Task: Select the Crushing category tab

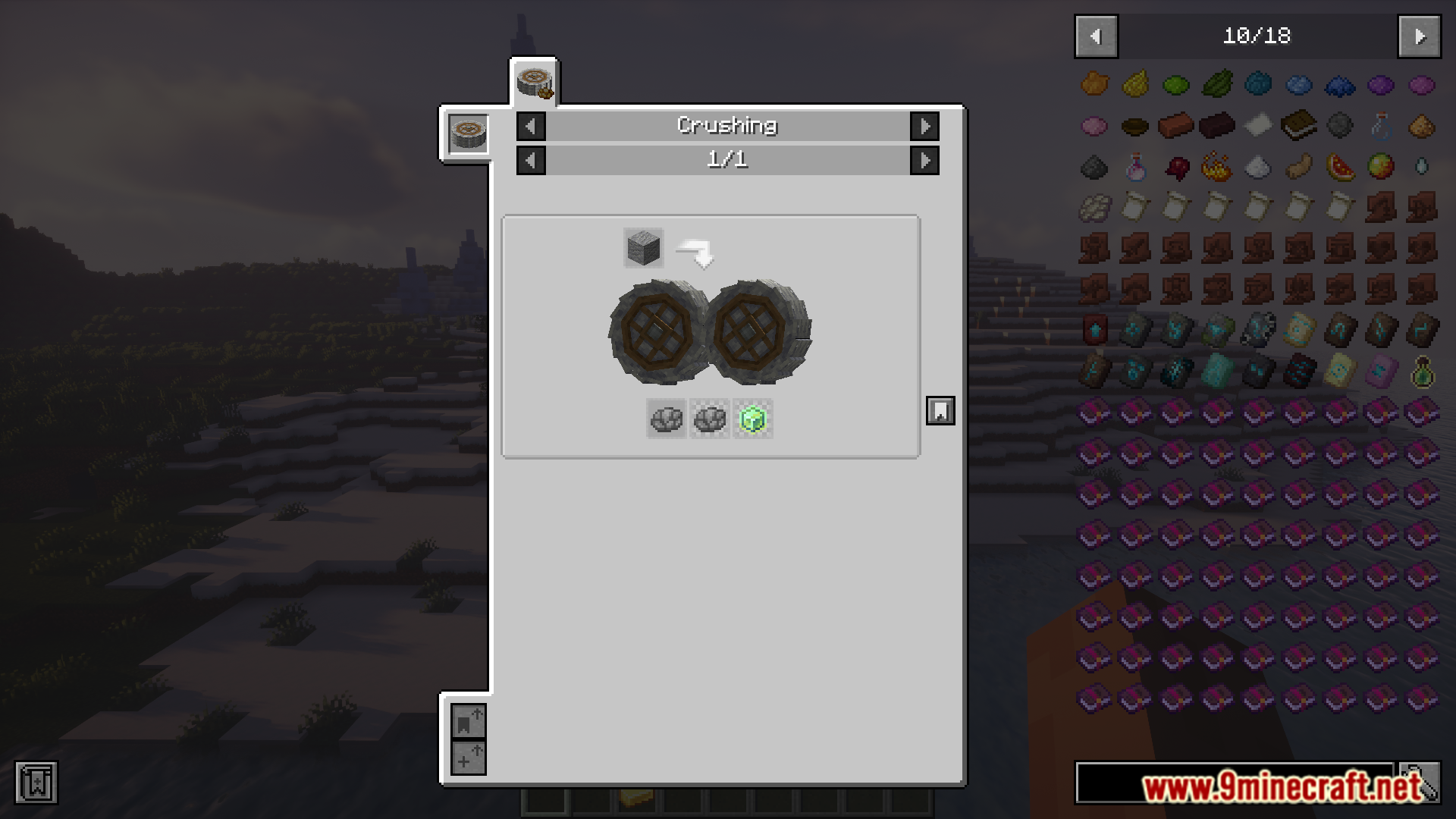Action: 535,81
